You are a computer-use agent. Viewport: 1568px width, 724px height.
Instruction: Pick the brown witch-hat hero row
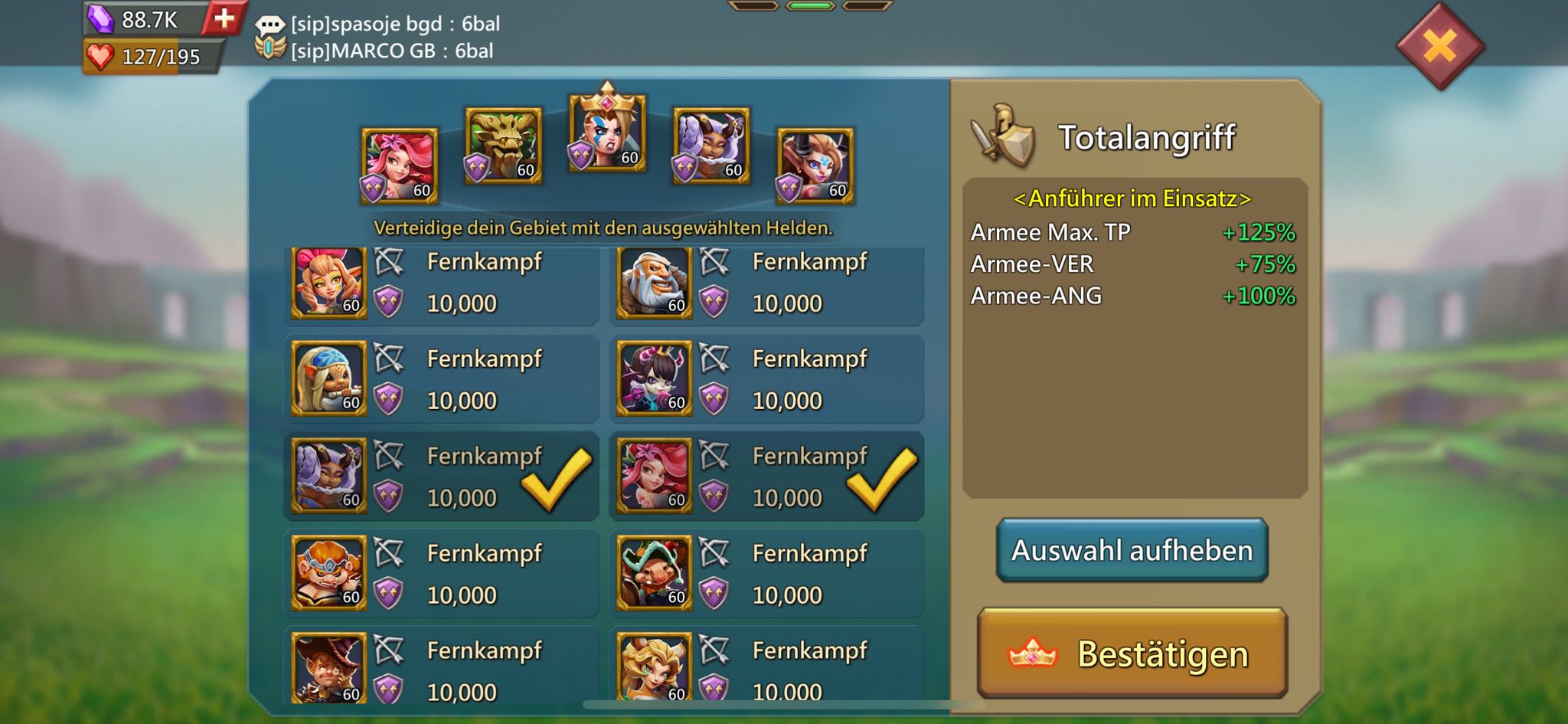[441, 668]
